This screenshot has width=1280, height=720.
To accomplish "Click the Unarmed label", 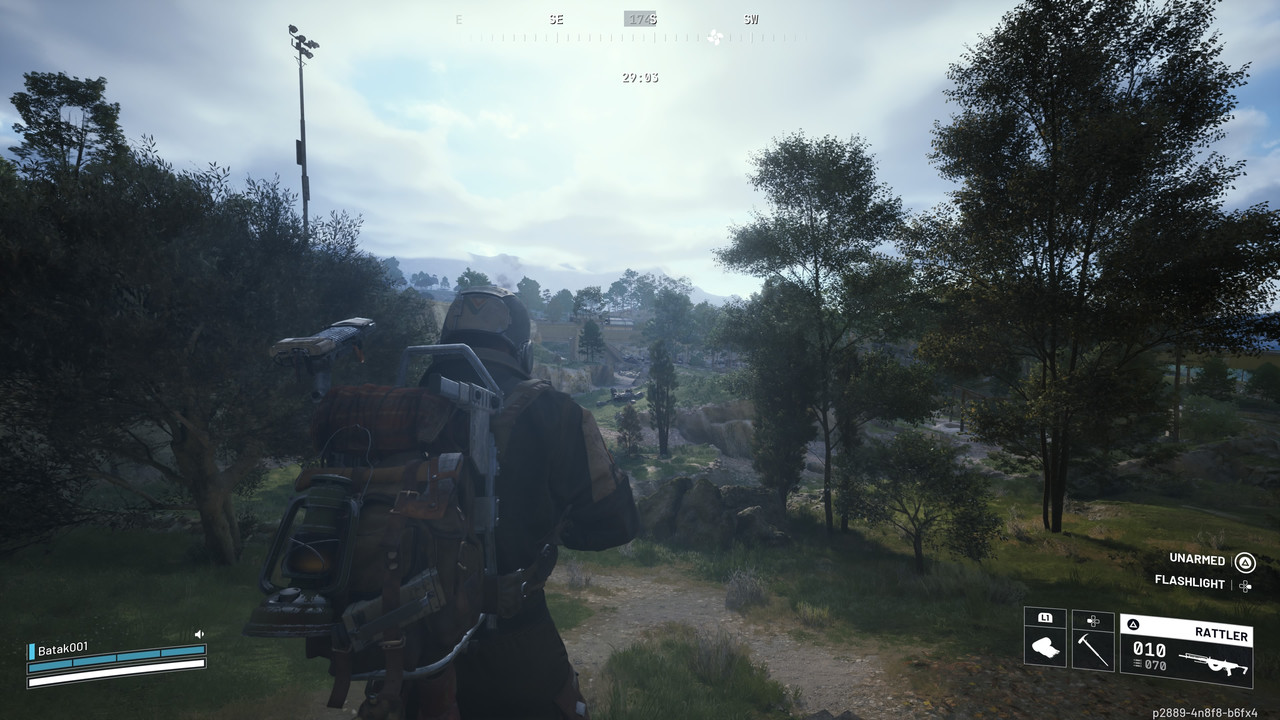I will coord(1197,558).
